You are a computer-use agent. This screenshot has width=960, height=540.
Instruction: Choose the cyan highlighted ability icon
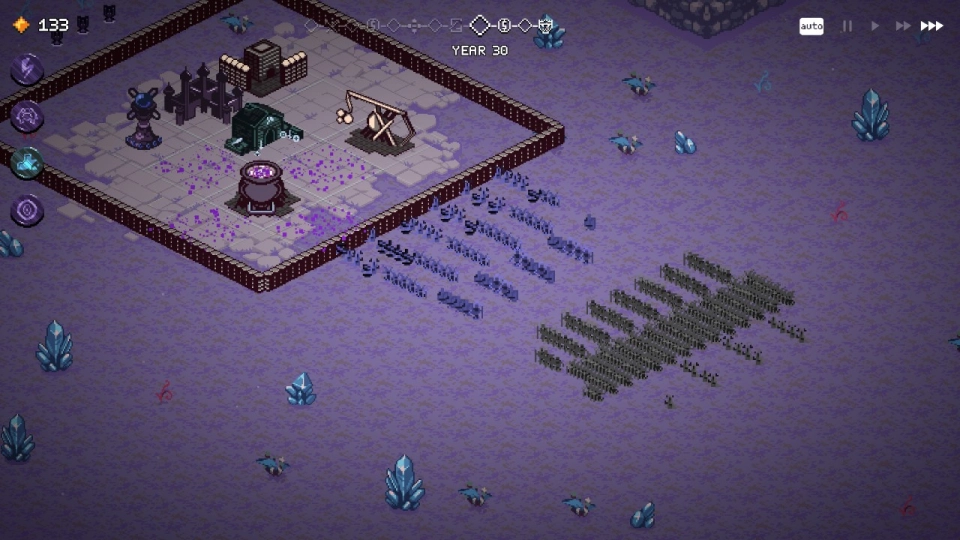click(27, 162)
